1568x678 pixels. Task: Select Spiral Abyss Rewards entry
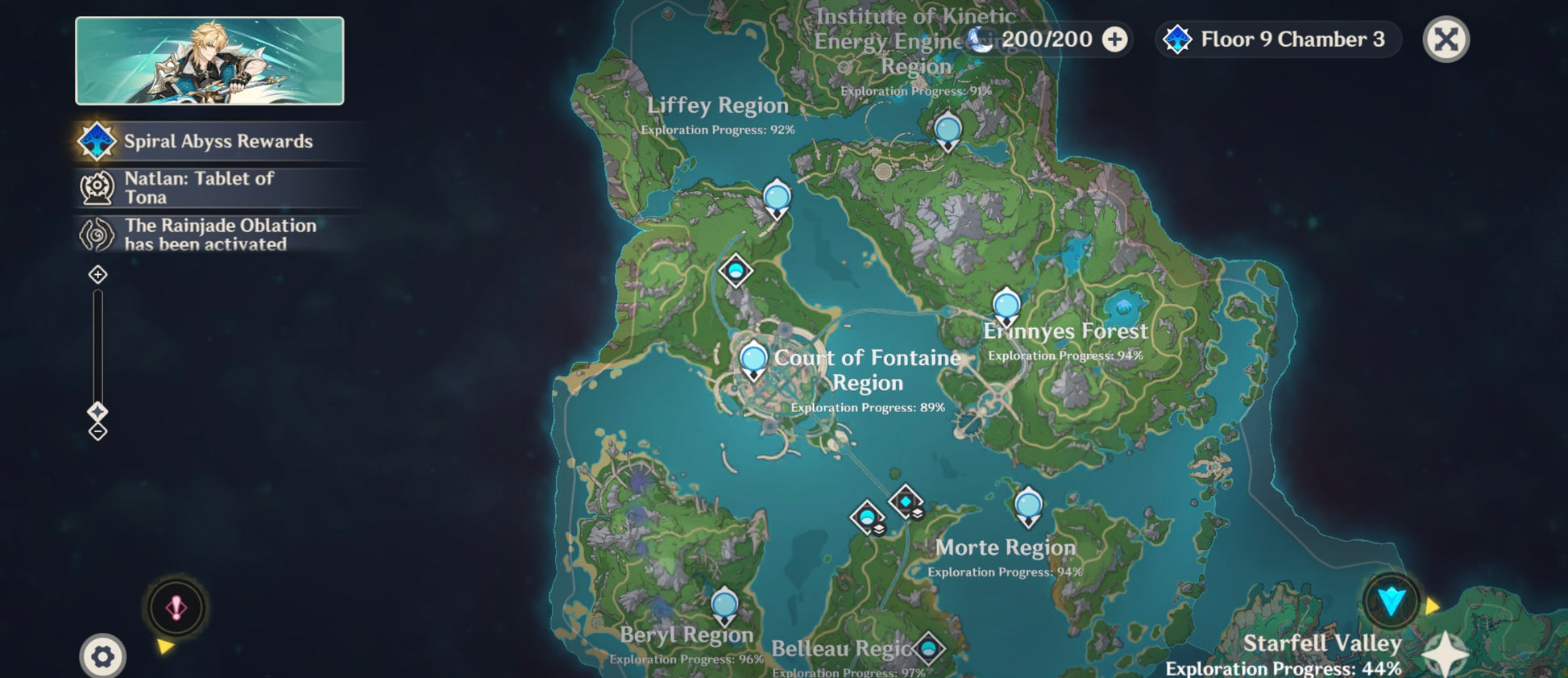218,142
